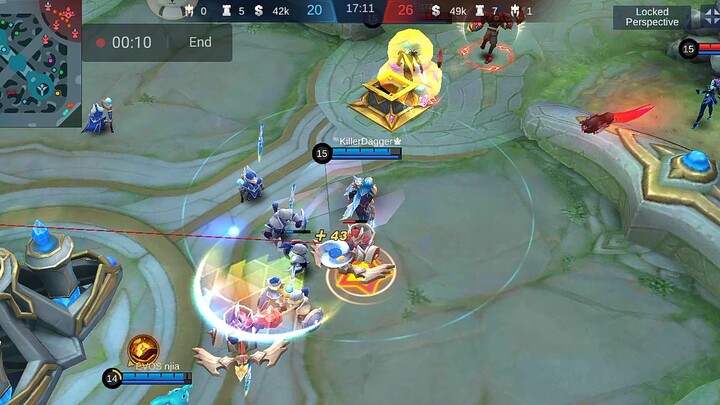720x405 pixels.
Task: Tap the End recording button
Action: point(200,42)
